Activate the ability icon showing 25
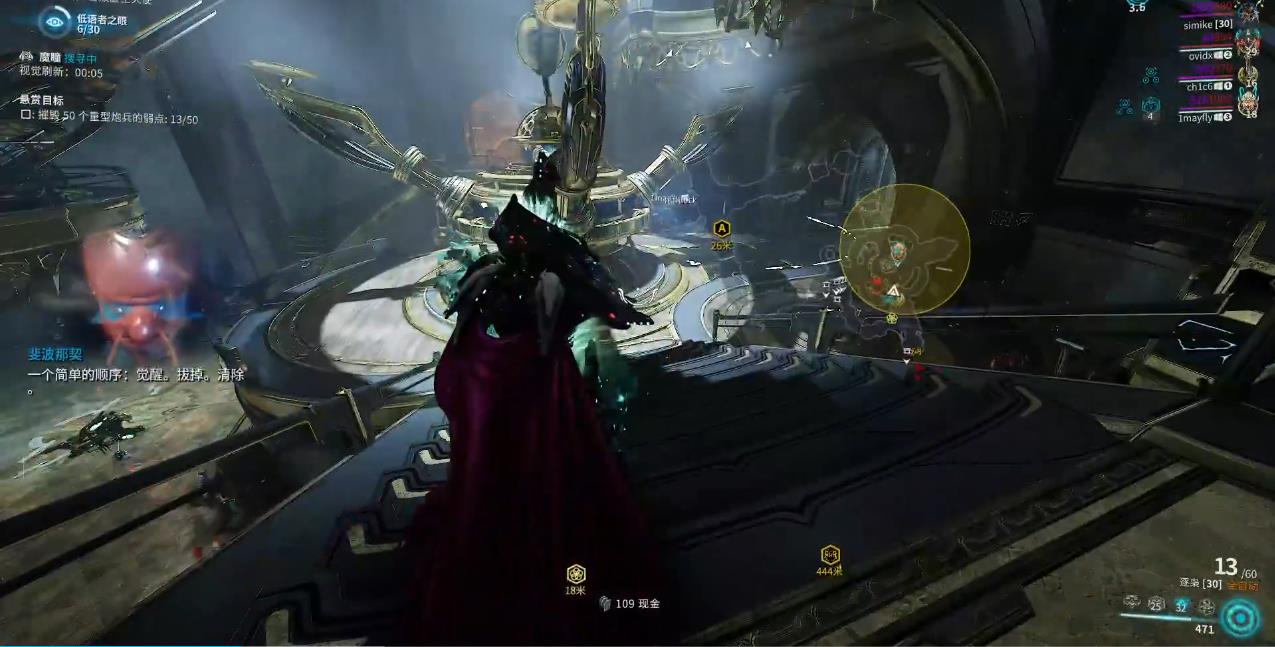Screen dimensions: 1275x647 click(x=1156, y=604)
